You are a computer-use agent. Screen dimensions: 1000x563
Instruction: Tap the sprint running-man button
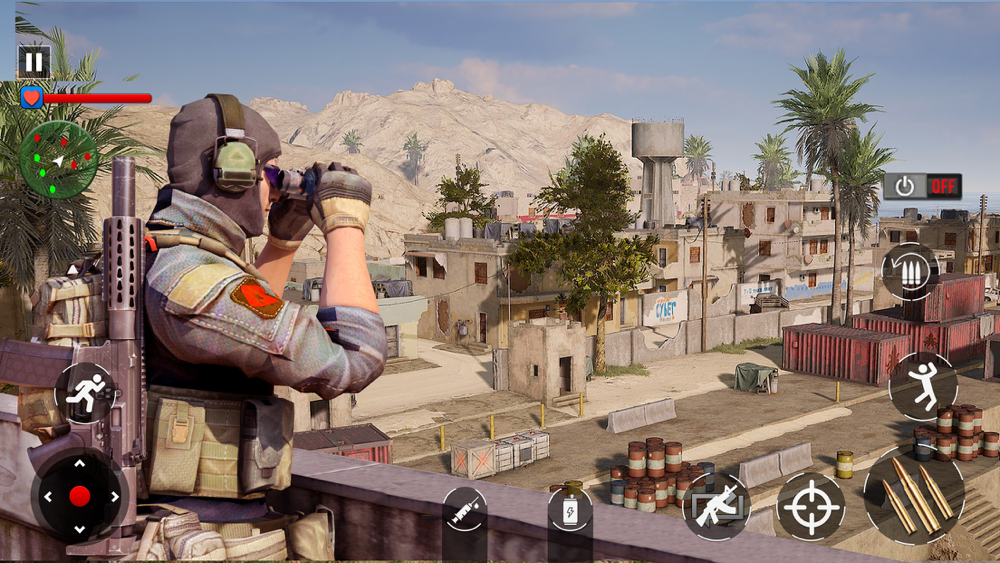pos(83,393)
